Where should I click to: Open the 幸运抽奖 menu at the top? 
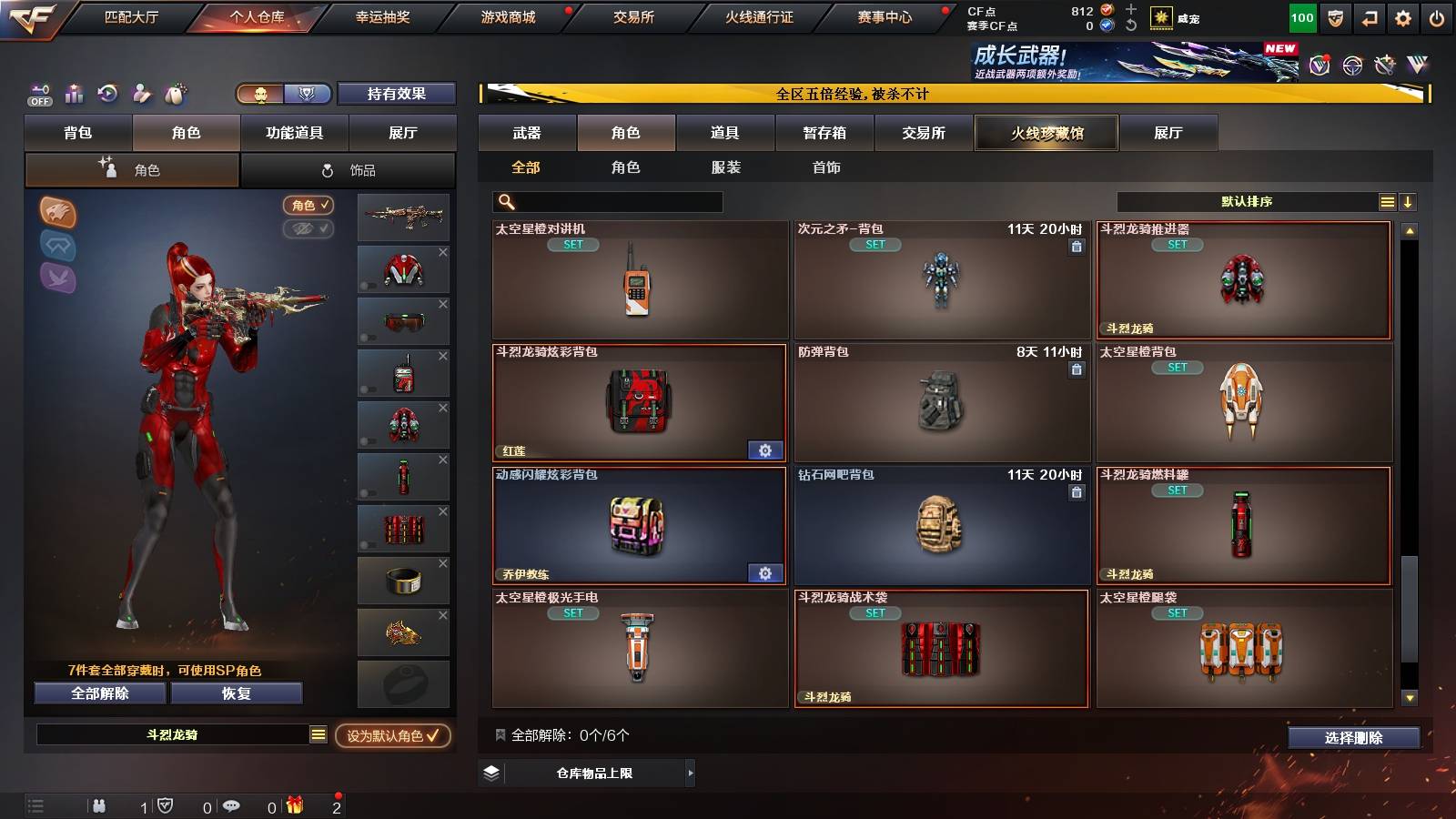pos(382,16)
